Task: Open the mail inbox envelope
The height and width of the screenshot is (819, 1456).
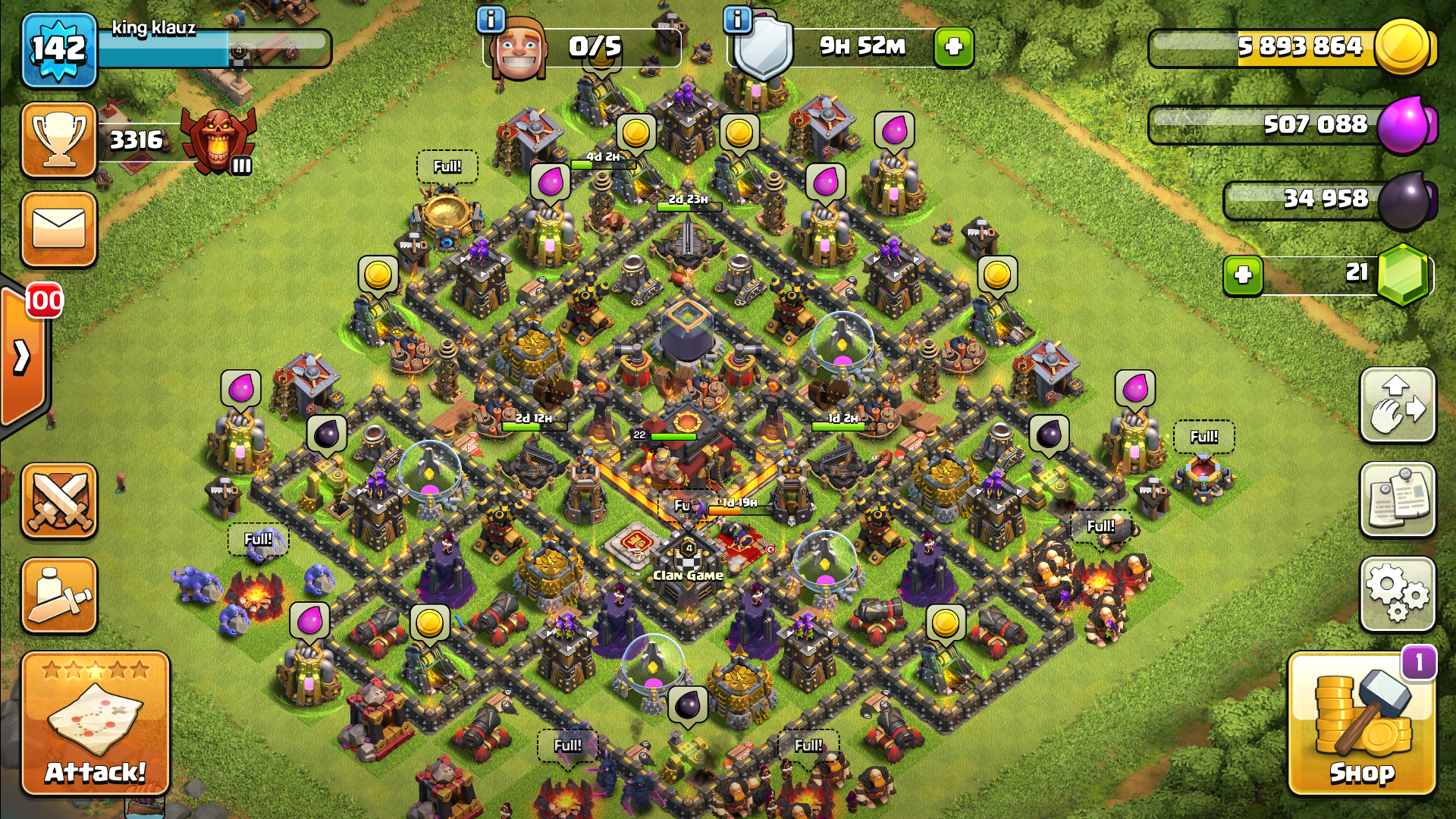Action: pos(59,229)
